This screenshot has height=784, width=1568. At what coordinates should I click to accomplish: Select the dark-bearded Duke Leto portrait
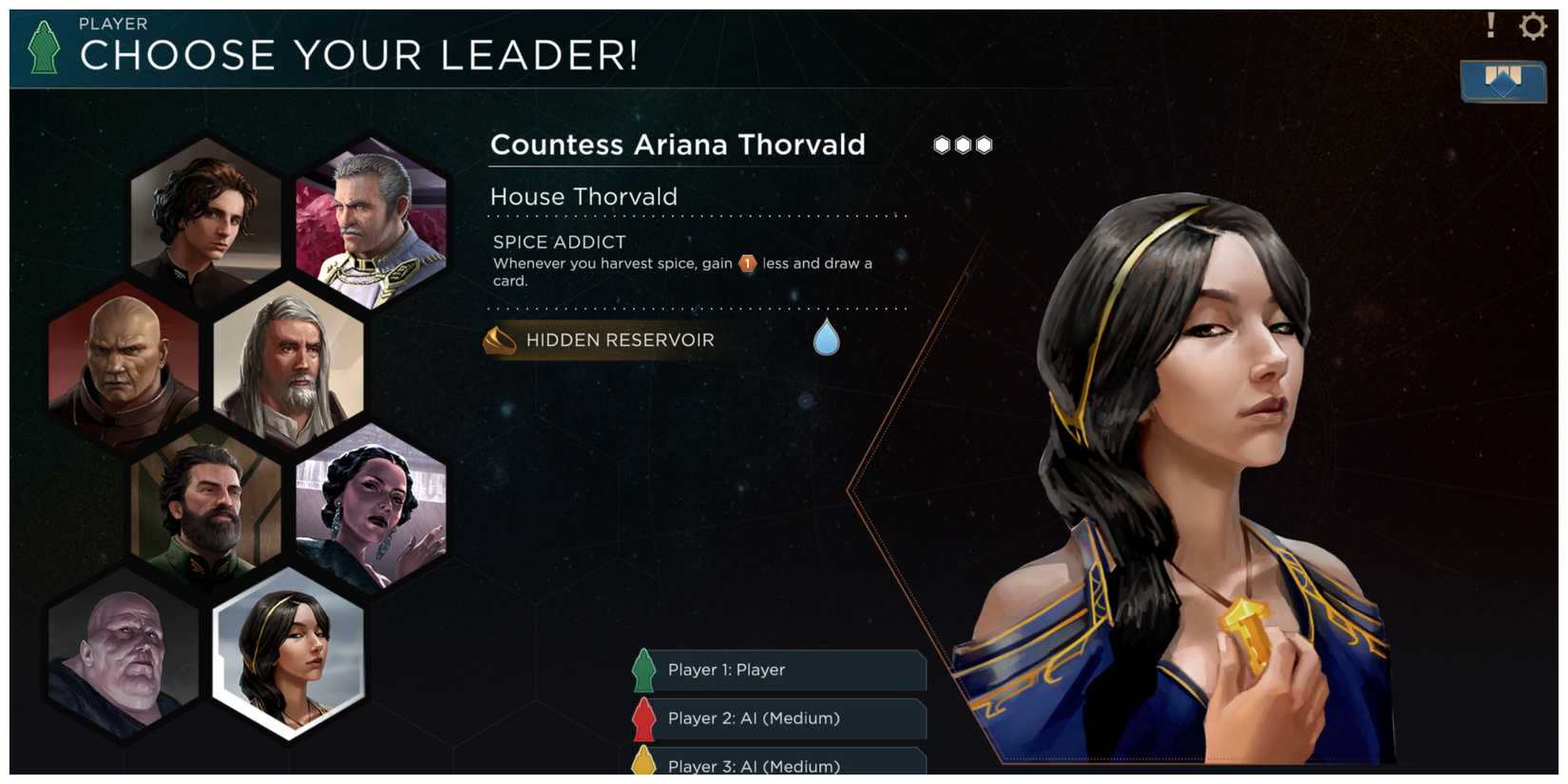pos(204,508)
